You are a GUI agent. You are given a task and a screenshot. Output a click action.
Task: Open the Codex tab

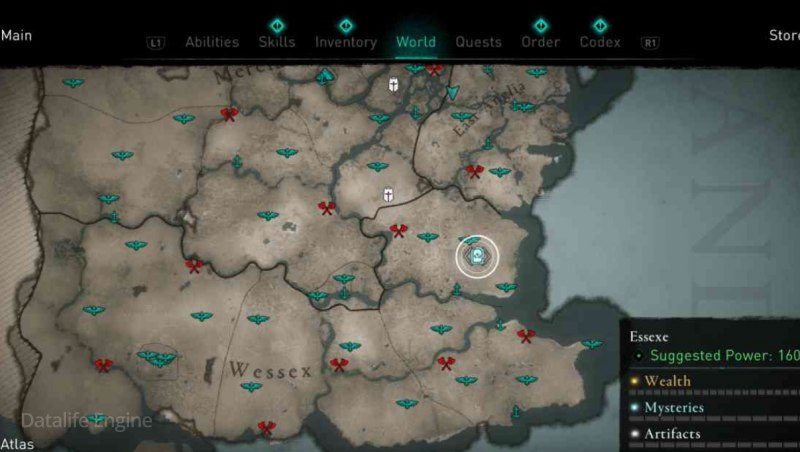pos(600,42)
